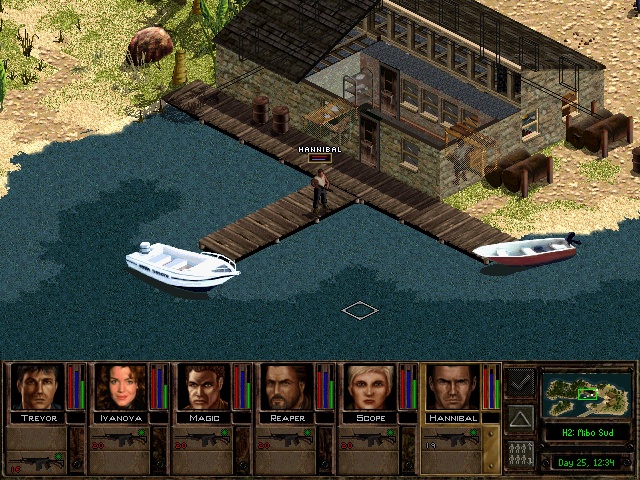The image size is (640, 480).
Task: Switch to Scope's portrait
Action: pyautogui.click(x=370, y=387)
